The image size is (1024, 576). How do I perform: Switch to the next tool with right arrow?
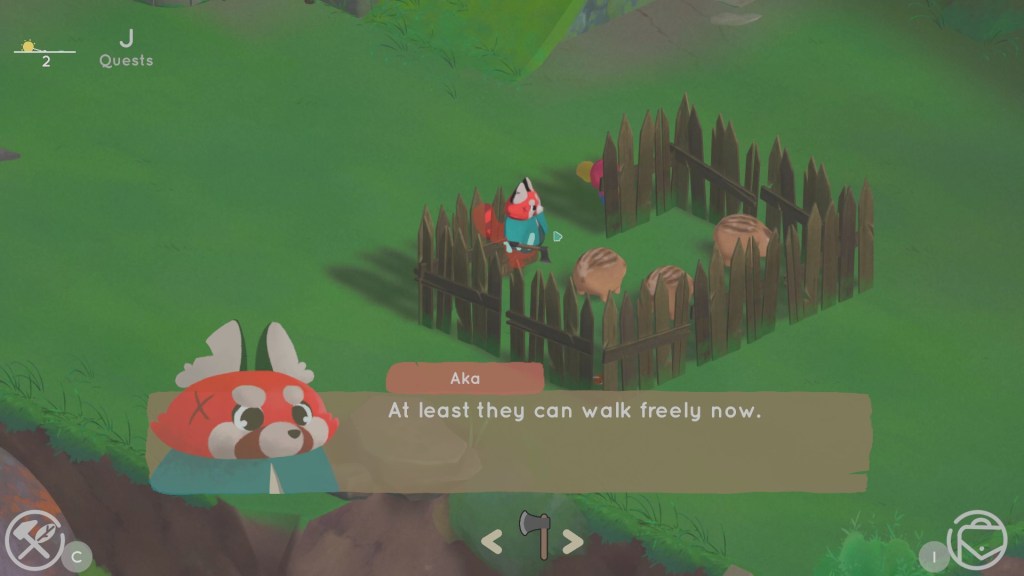coord(572,542)
